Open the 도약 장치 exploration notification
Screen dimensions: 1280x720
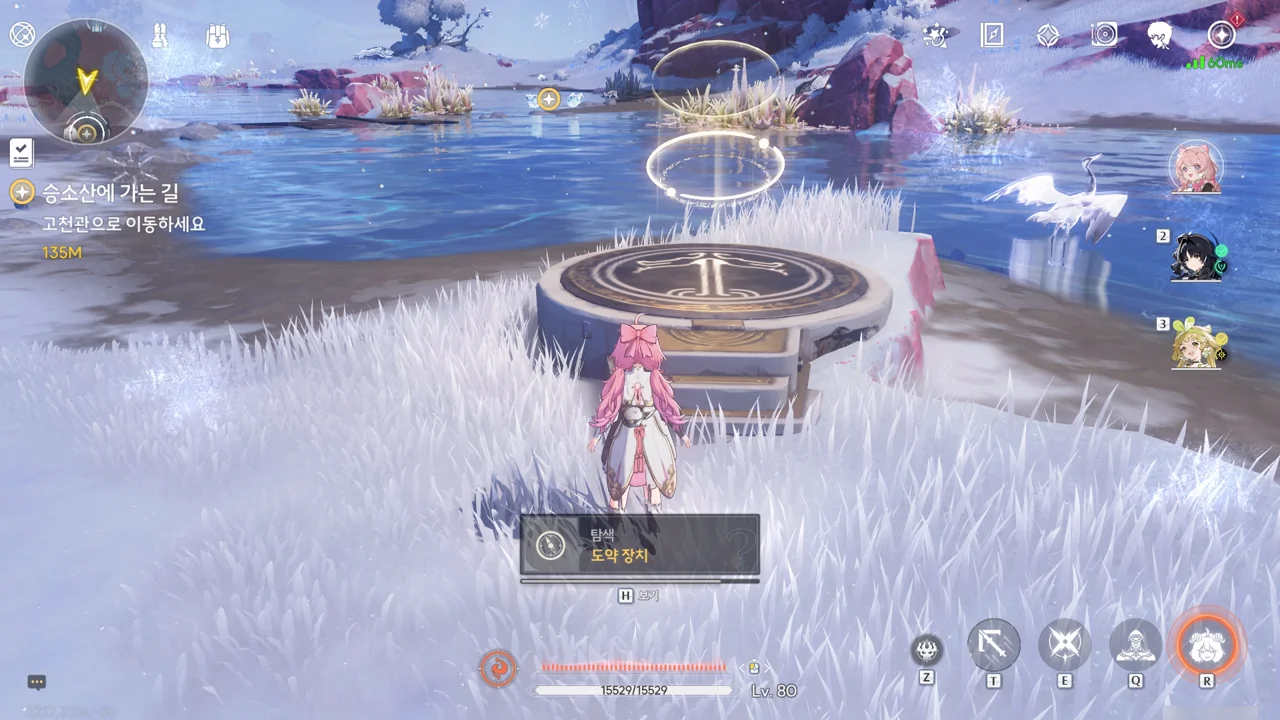[x=640, y=545]
